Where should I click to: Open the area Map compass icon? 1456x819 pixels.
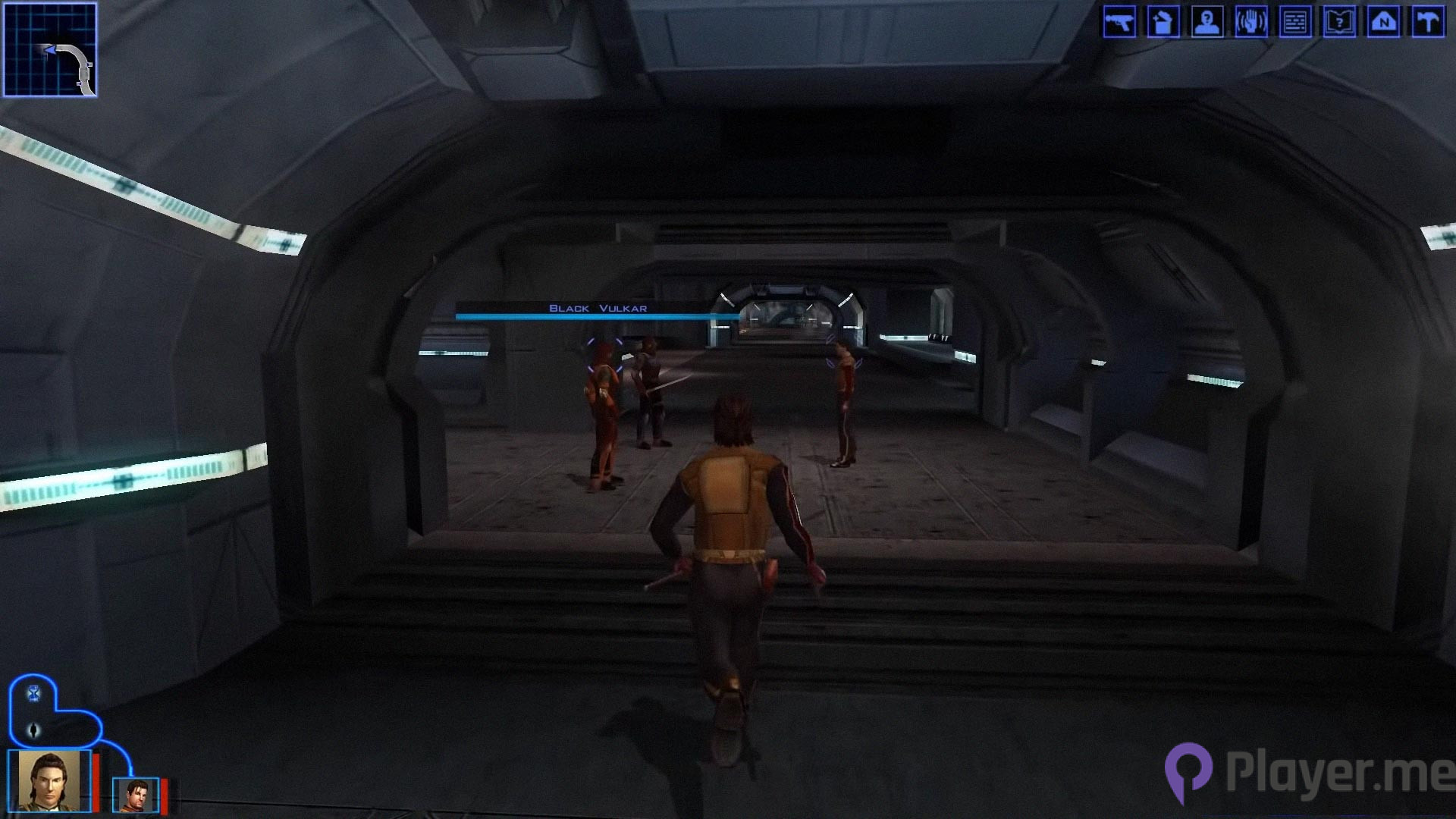point(1383,22)
